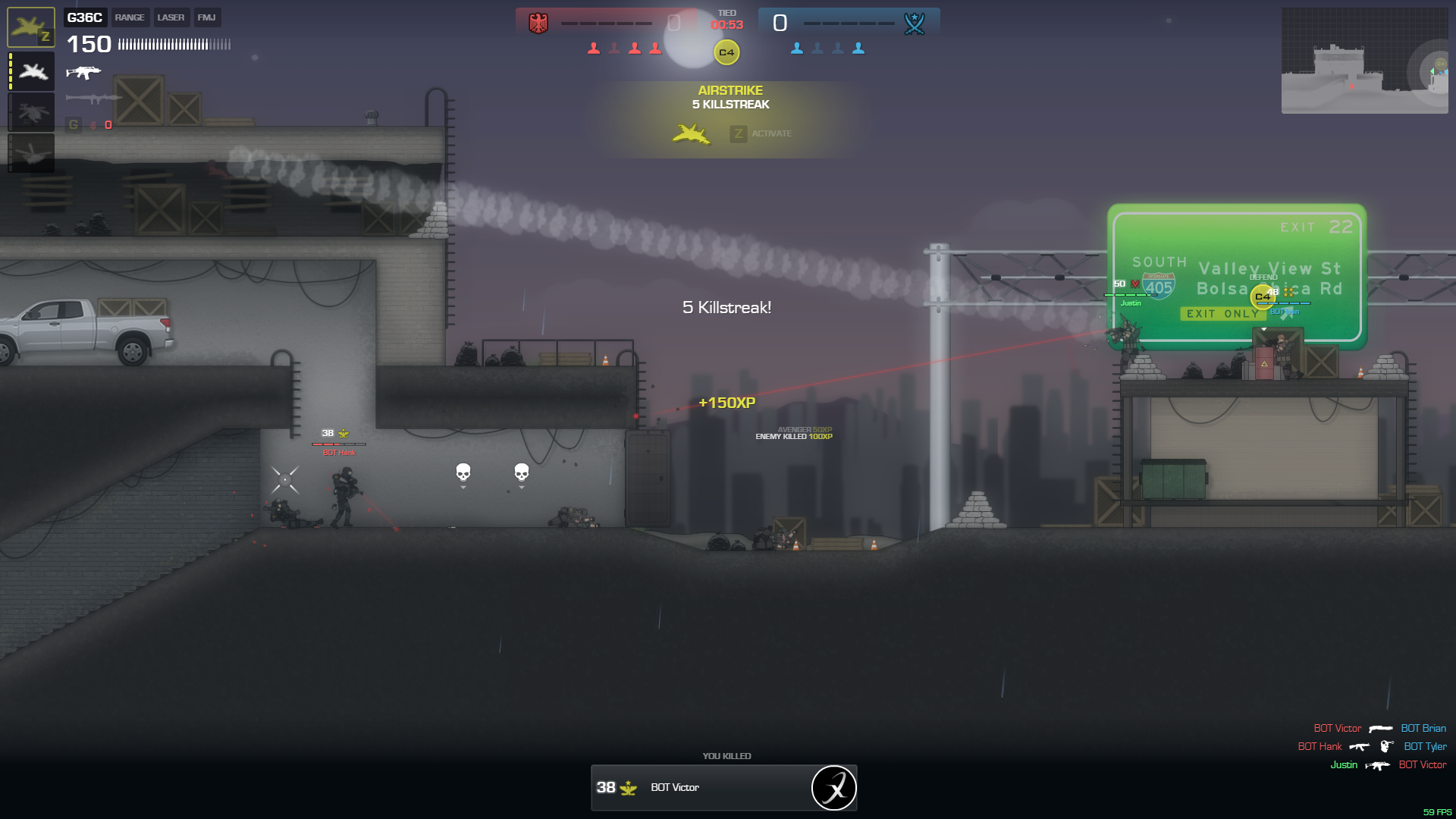
Task: Click the C4 objective icon under the timer
Action: tap(726, 52)
